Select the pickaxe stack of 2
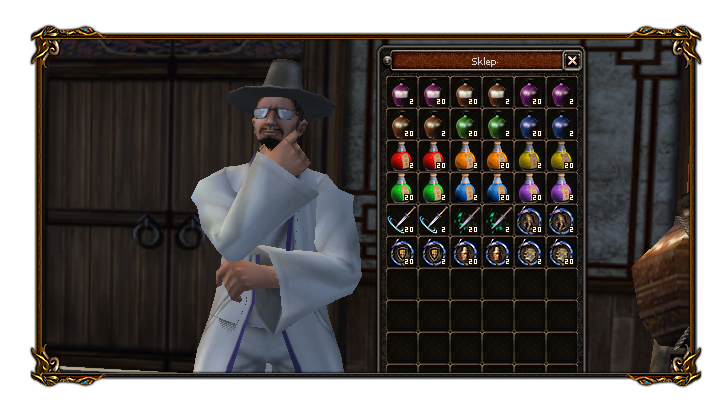 point(433,220)
